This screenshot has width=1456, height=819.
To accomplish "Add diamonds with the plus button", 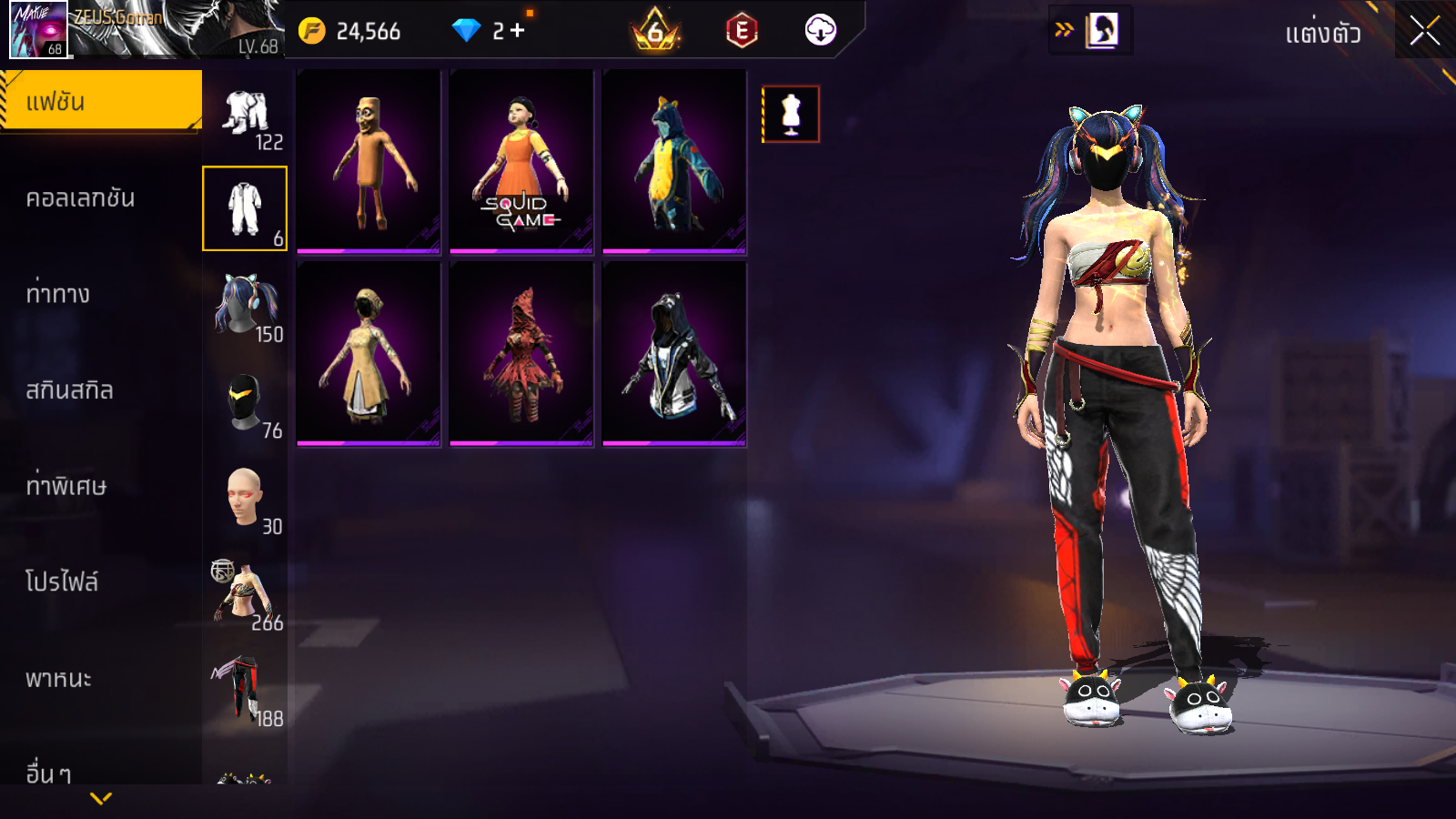I will (518, 31).
